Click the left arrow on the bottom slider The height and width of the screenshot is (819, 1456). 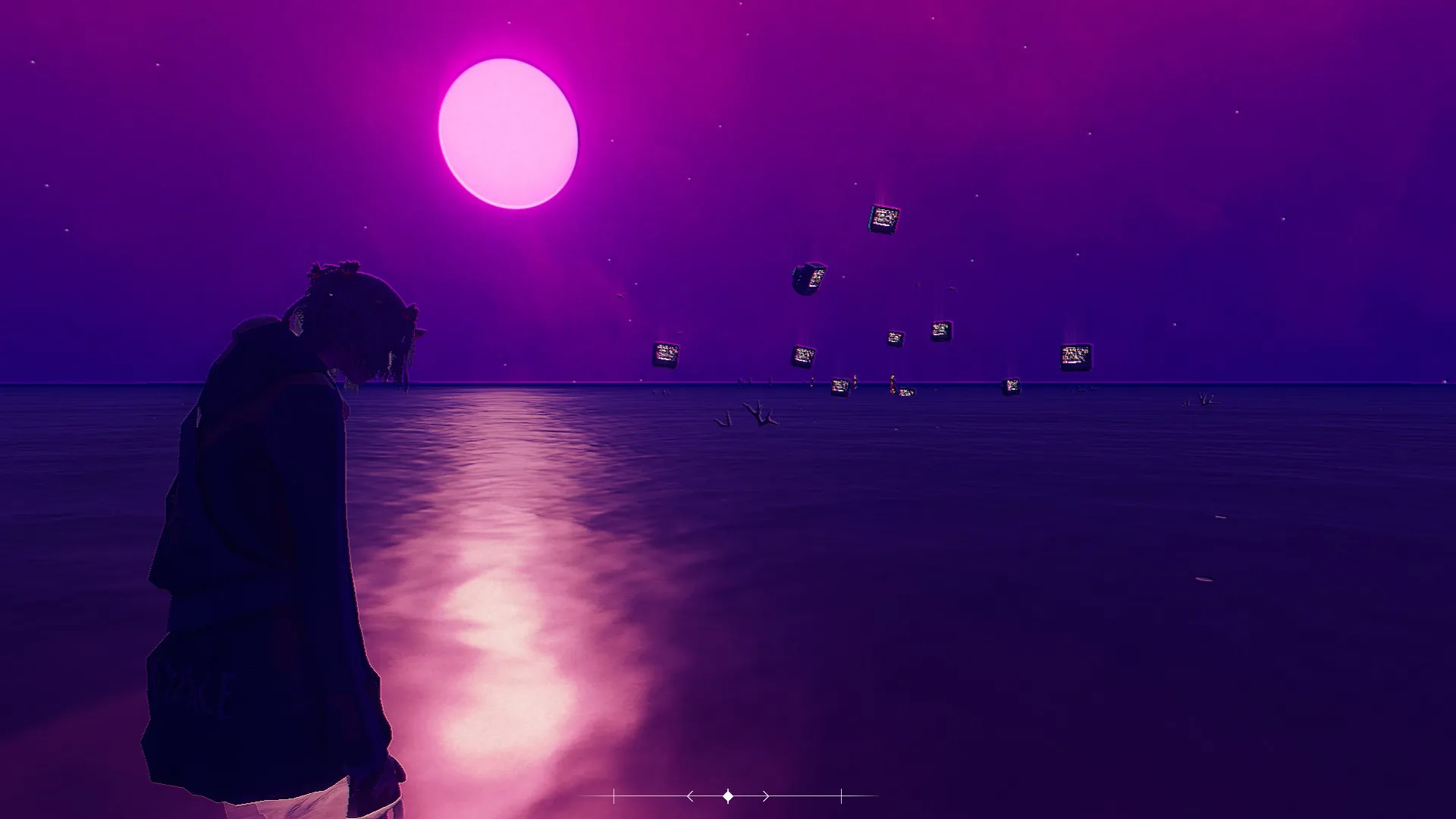689,796
